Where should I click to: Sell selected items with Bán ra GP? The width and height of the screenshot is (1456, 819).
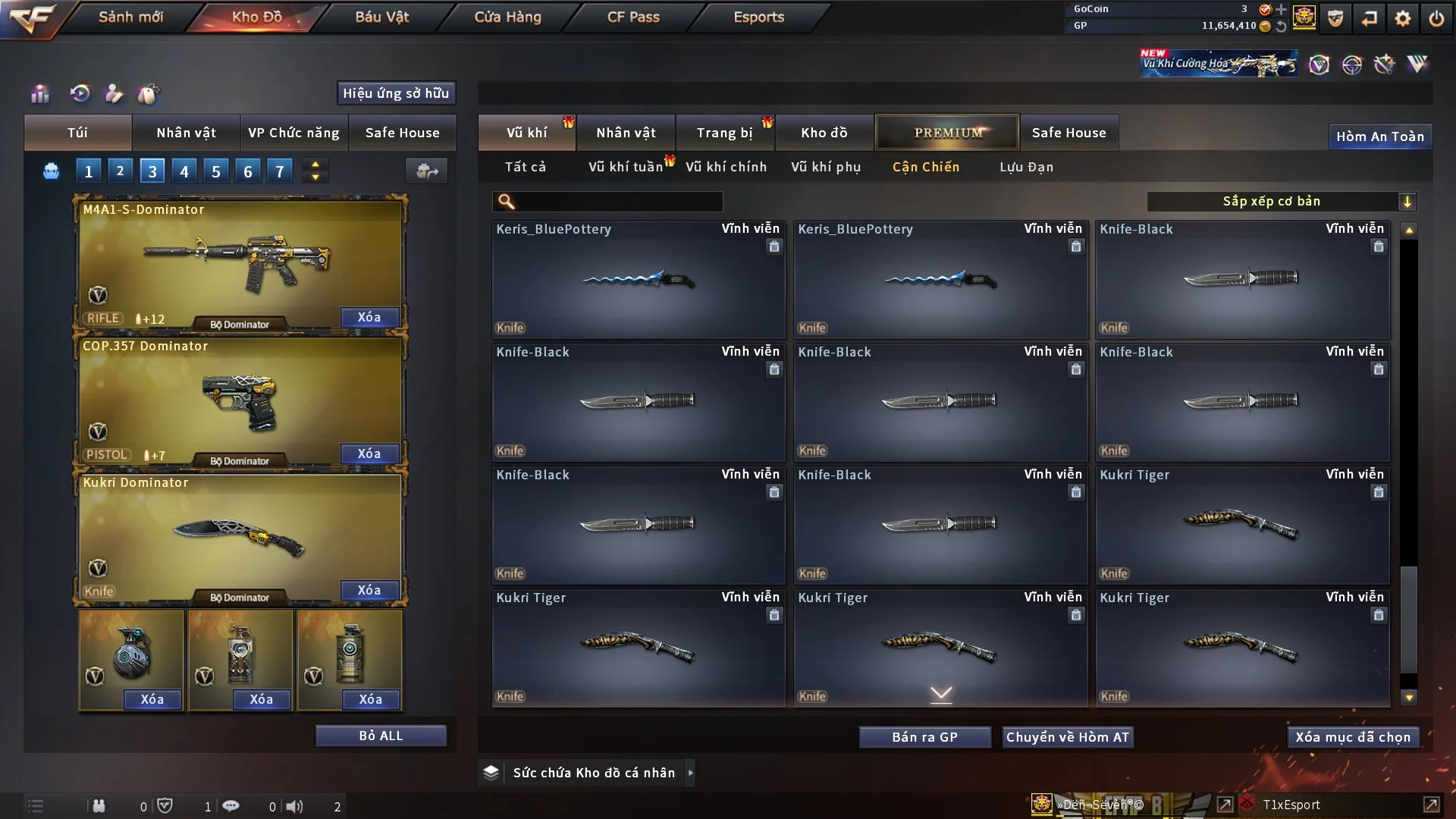coord(924,737)
